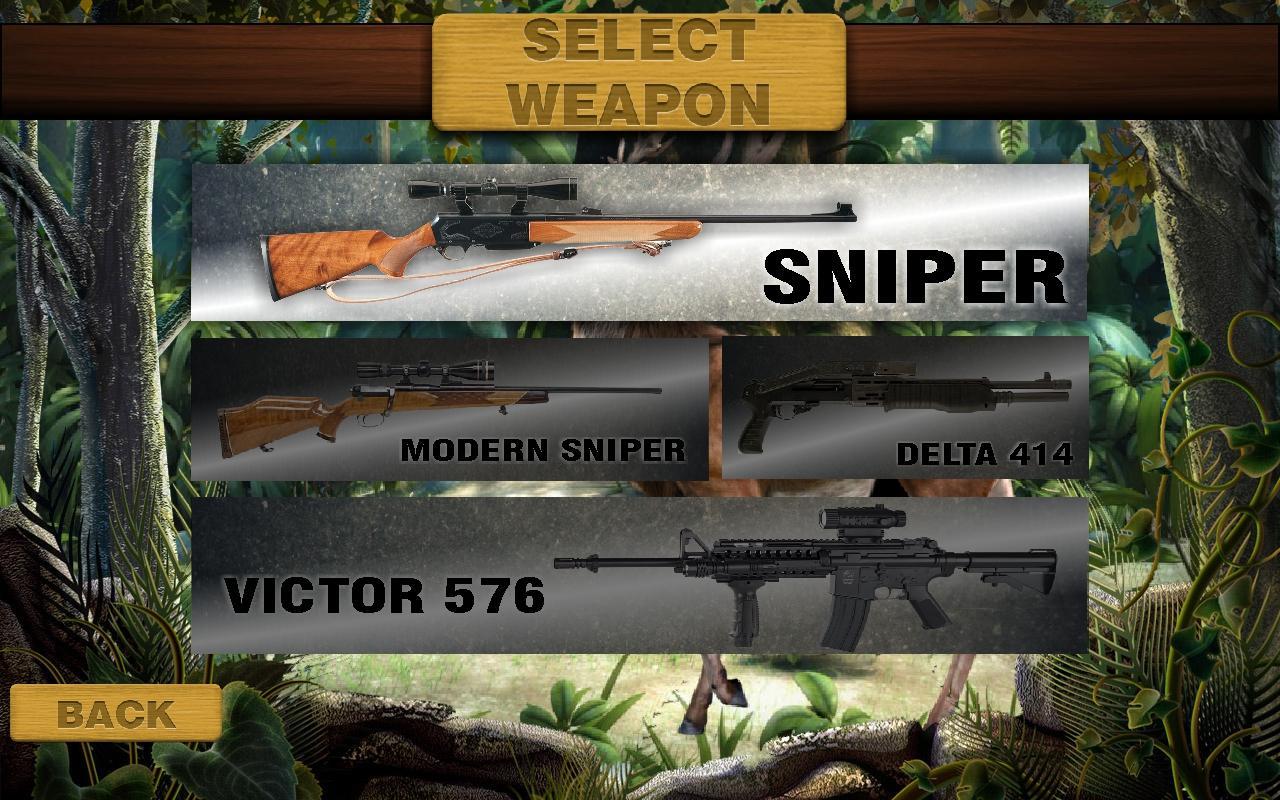Tap the scoped rifle image beside MODERN SNIPER
The image size is (1280, 800).
pos(440,400)
